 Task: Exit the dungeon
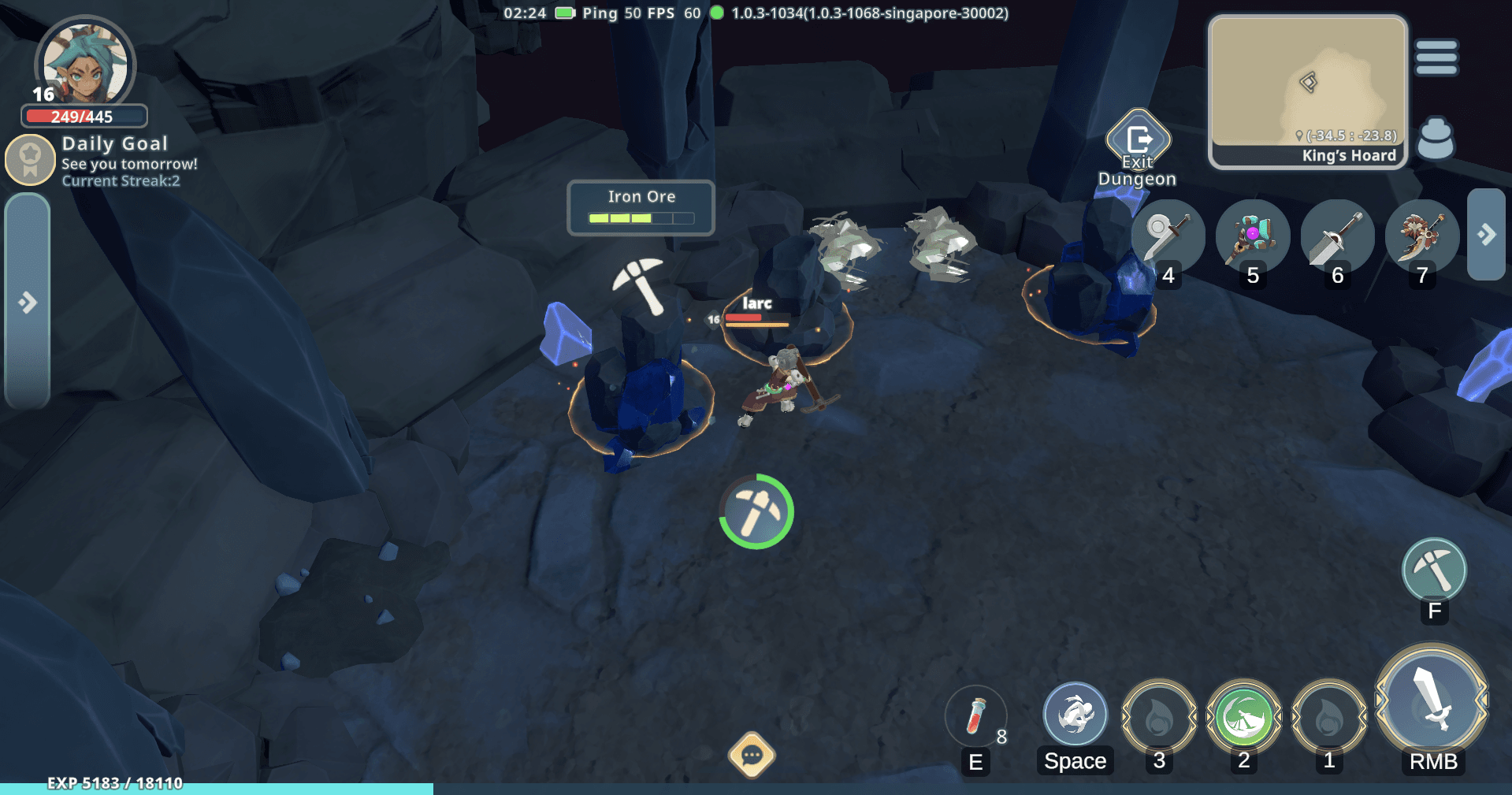(1138, 142)
